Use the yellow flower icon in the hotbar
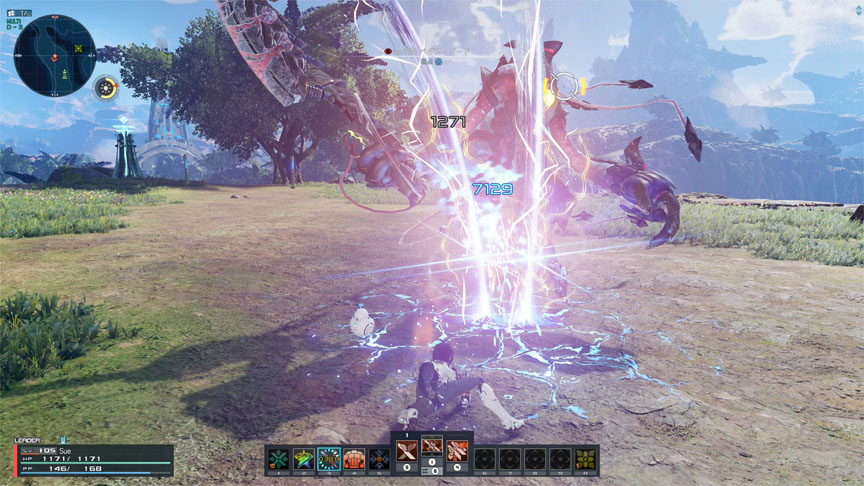 pyautogui.click(x=585, y=459)
